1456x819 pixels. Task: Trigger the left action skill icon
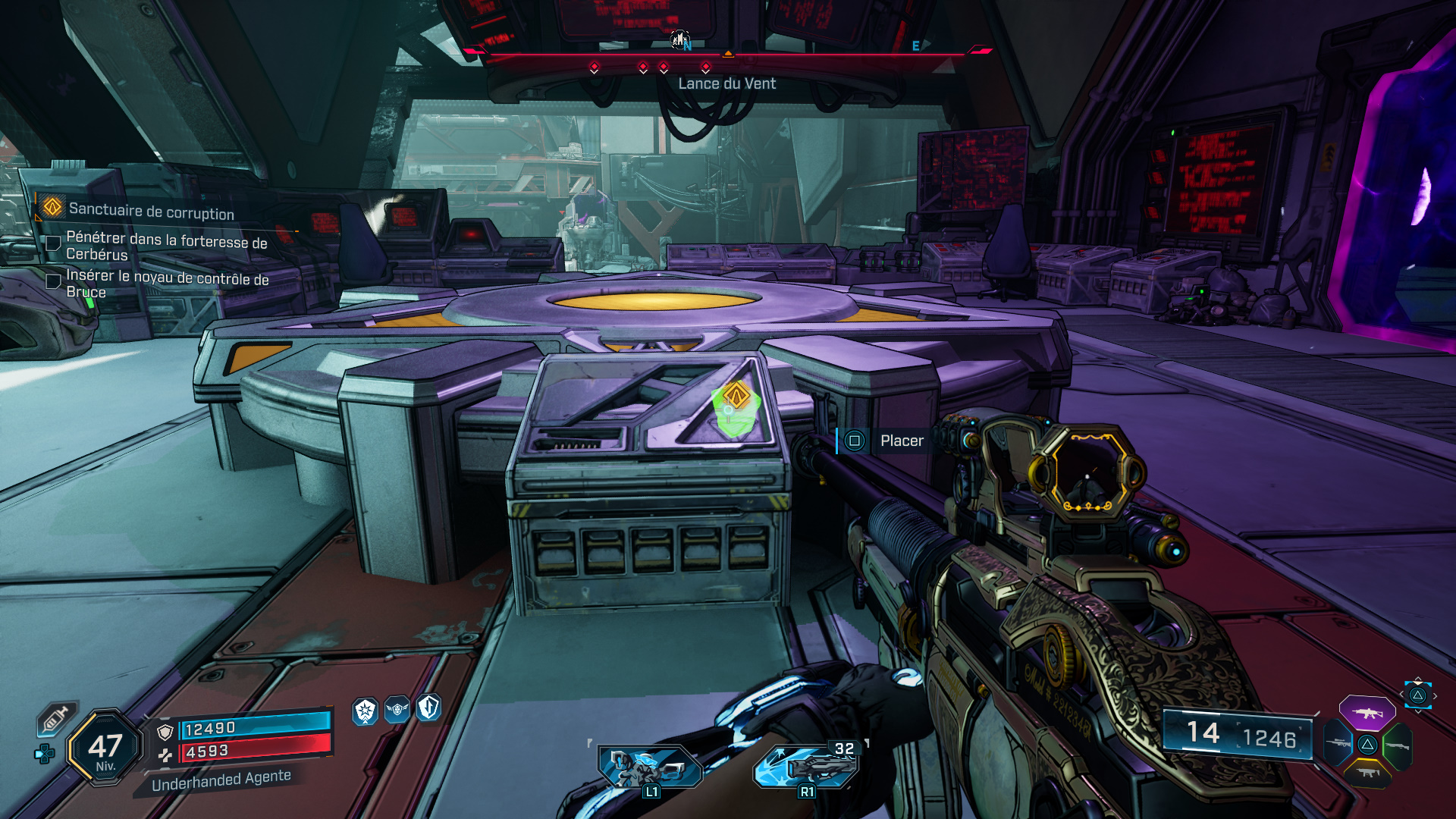[x=649, y=766]
